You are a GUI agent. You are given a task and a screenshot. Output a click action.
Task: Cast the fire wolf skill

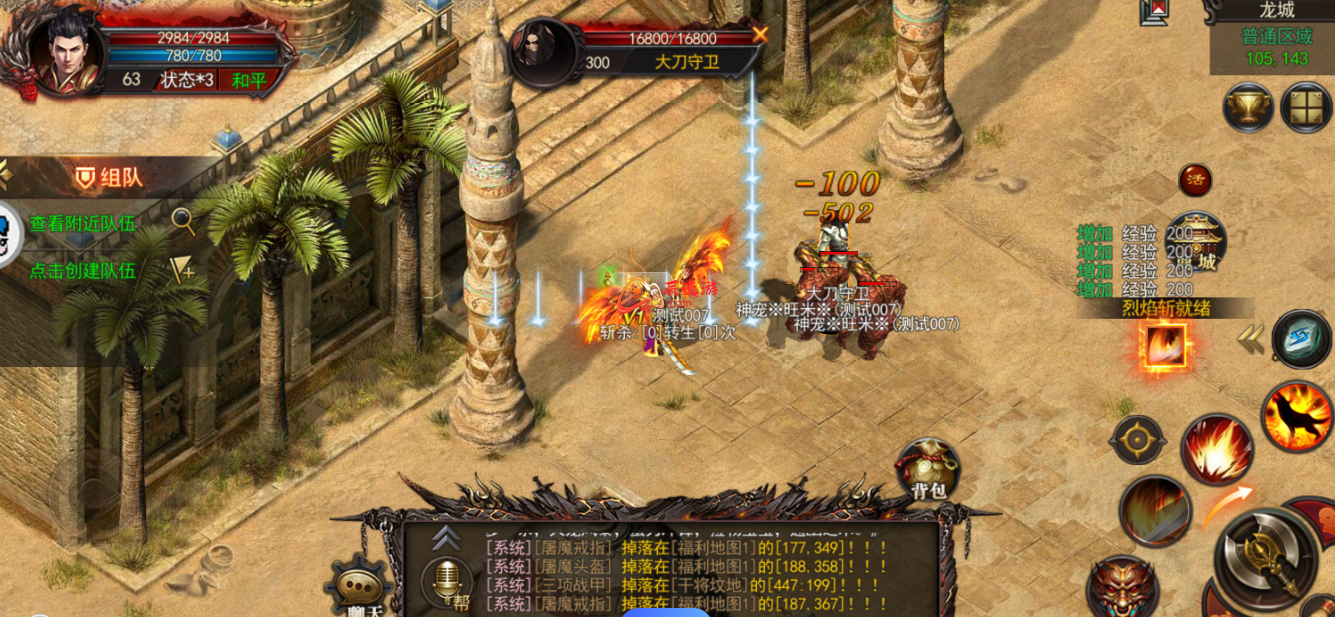tap(1297, 416)
